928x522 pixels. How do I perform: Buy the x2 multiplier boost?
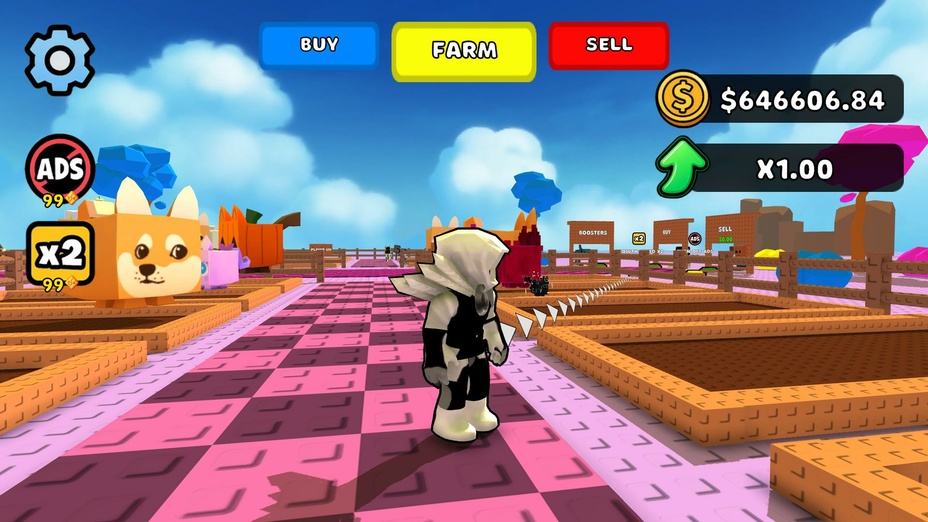pyautogui.click(x=60, y=254)
